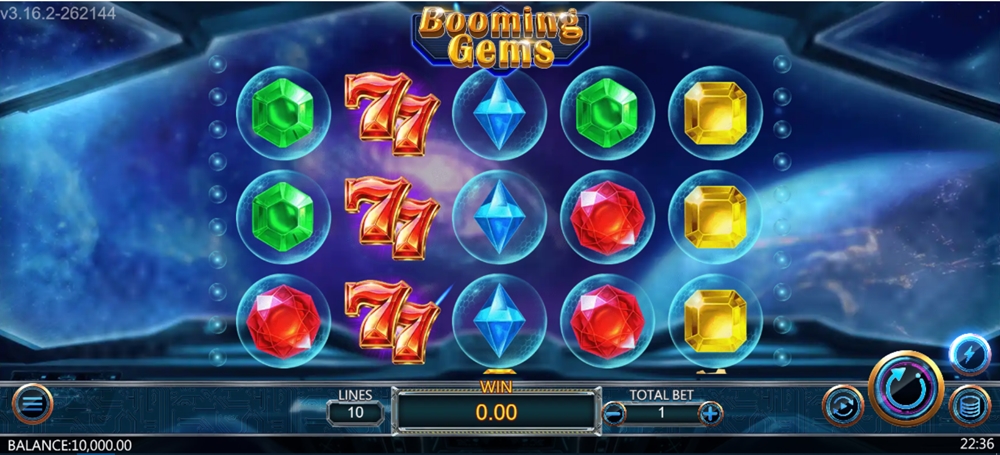
Task: Click the Lines value box
Action: (355, 412)
